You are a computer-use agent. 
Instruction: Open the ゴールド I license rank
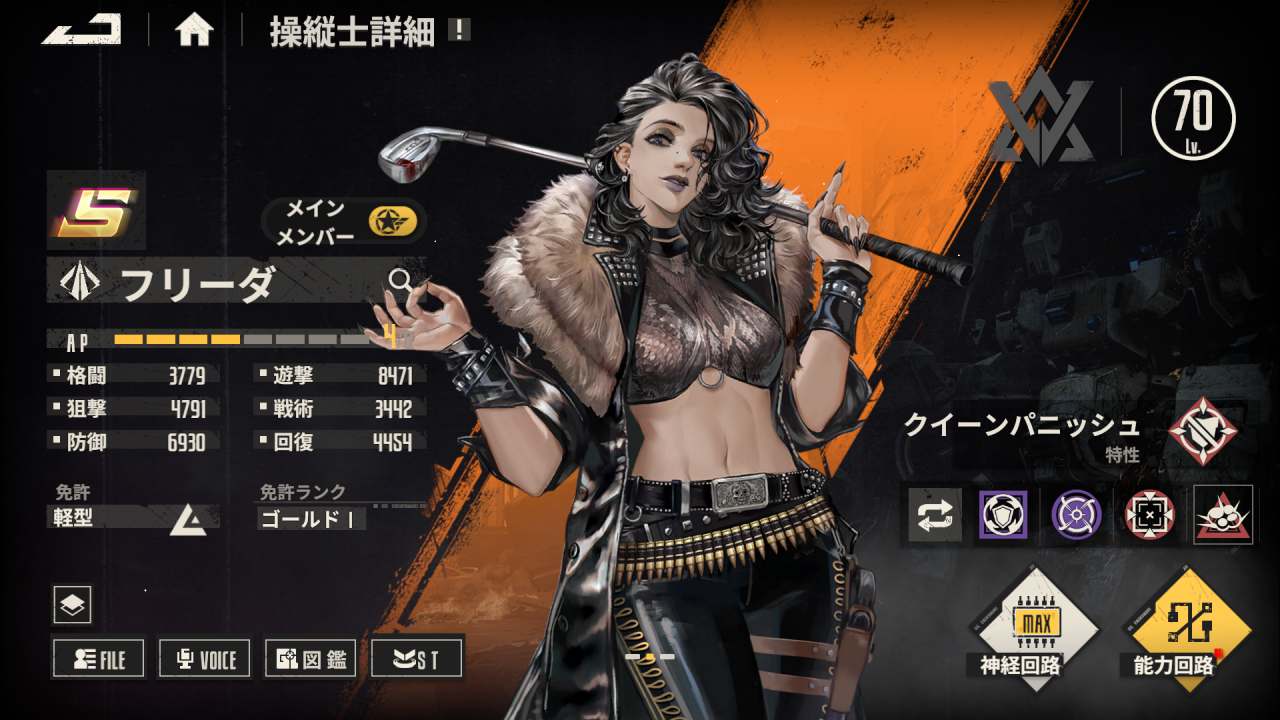pyautogui.click(x=312, y=519)
